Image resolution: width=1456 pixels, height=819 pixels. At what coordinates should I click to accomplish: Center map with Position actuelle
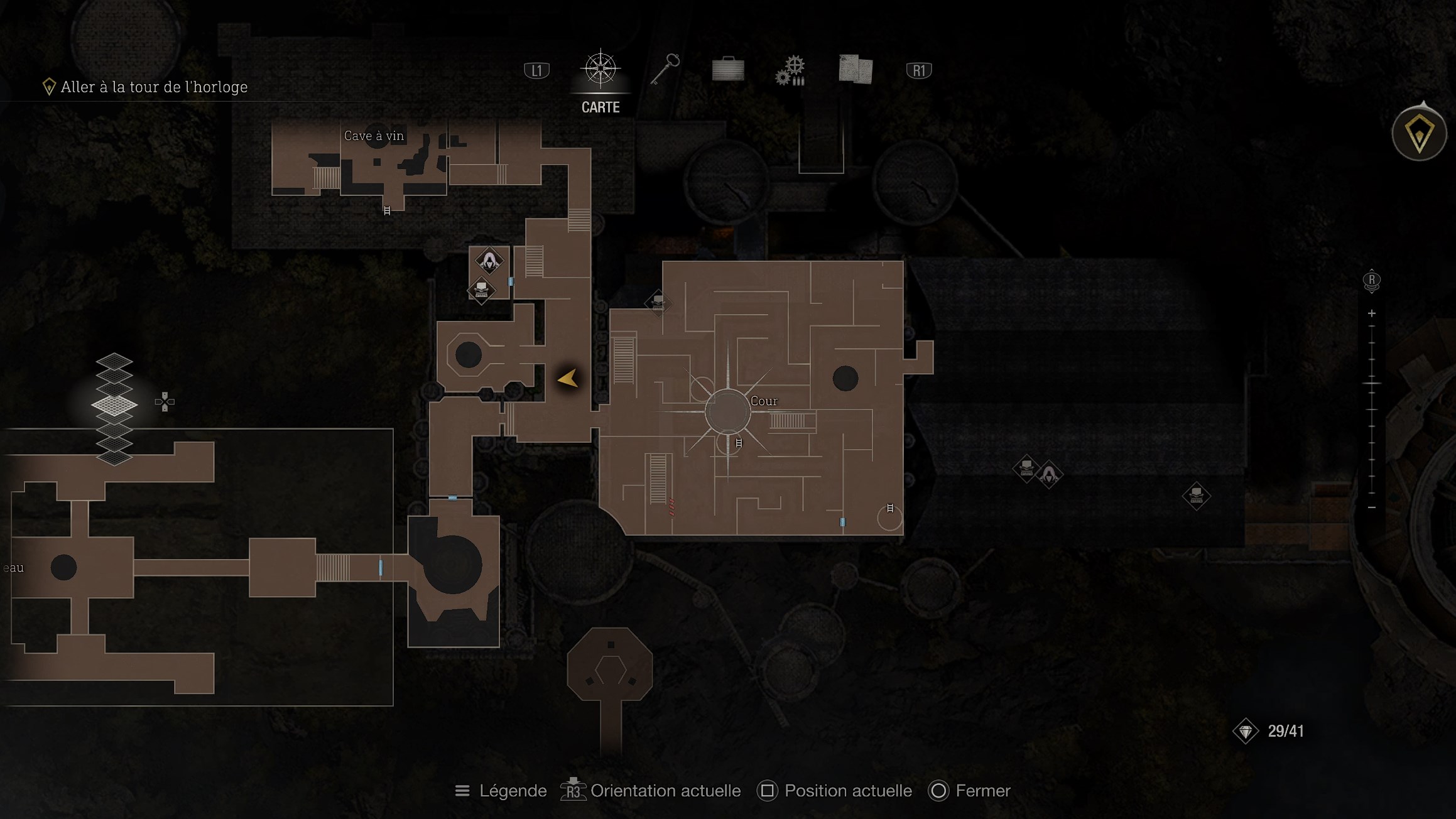(x=835, y=791)
